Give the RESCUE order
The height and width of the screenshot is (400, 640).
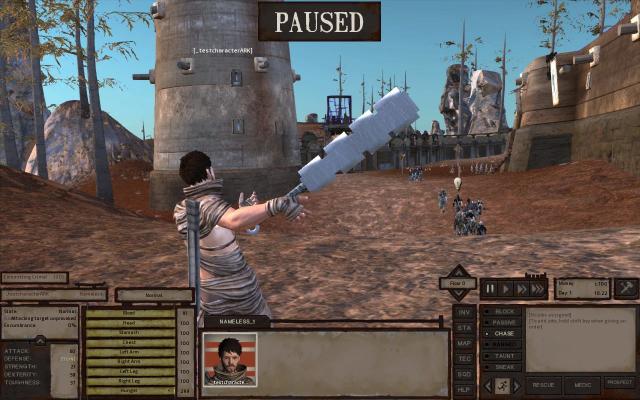click(543, 384)
